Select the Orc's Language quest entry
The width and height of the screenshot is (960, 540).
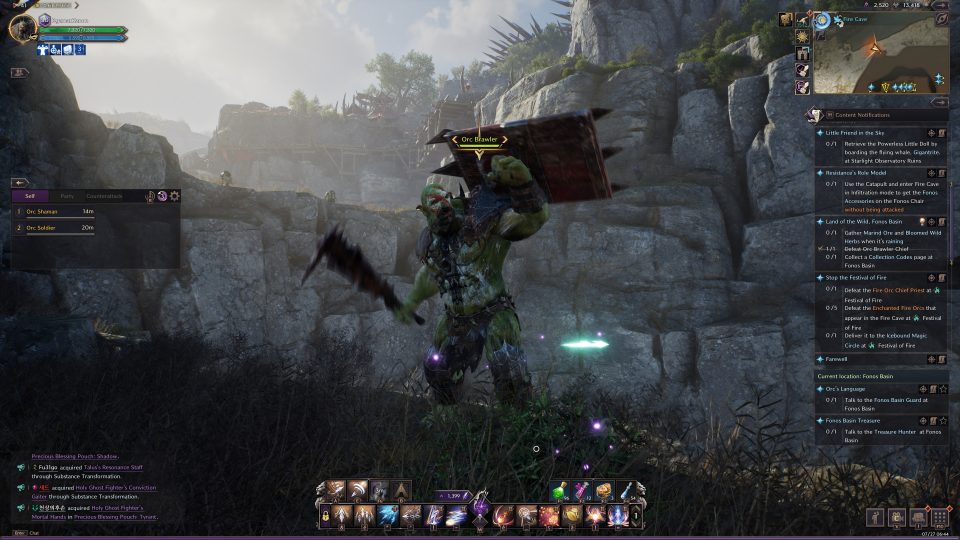tap(846, 388)
